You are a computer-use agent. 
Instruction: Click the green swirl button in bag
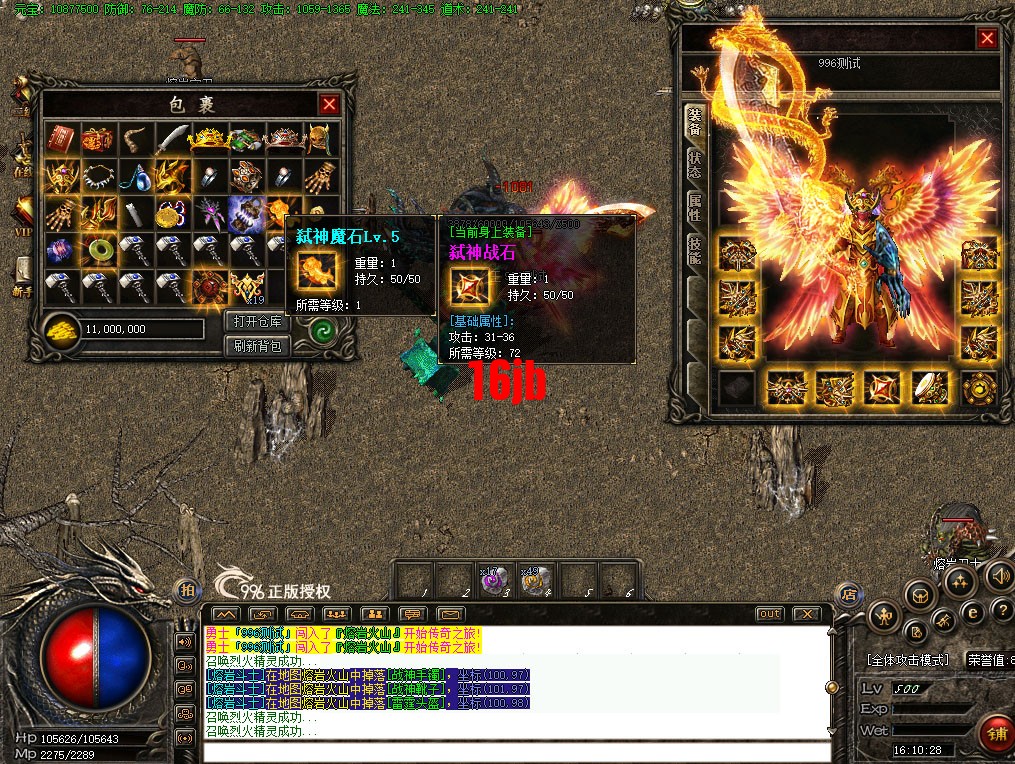(x=321, y=333)
